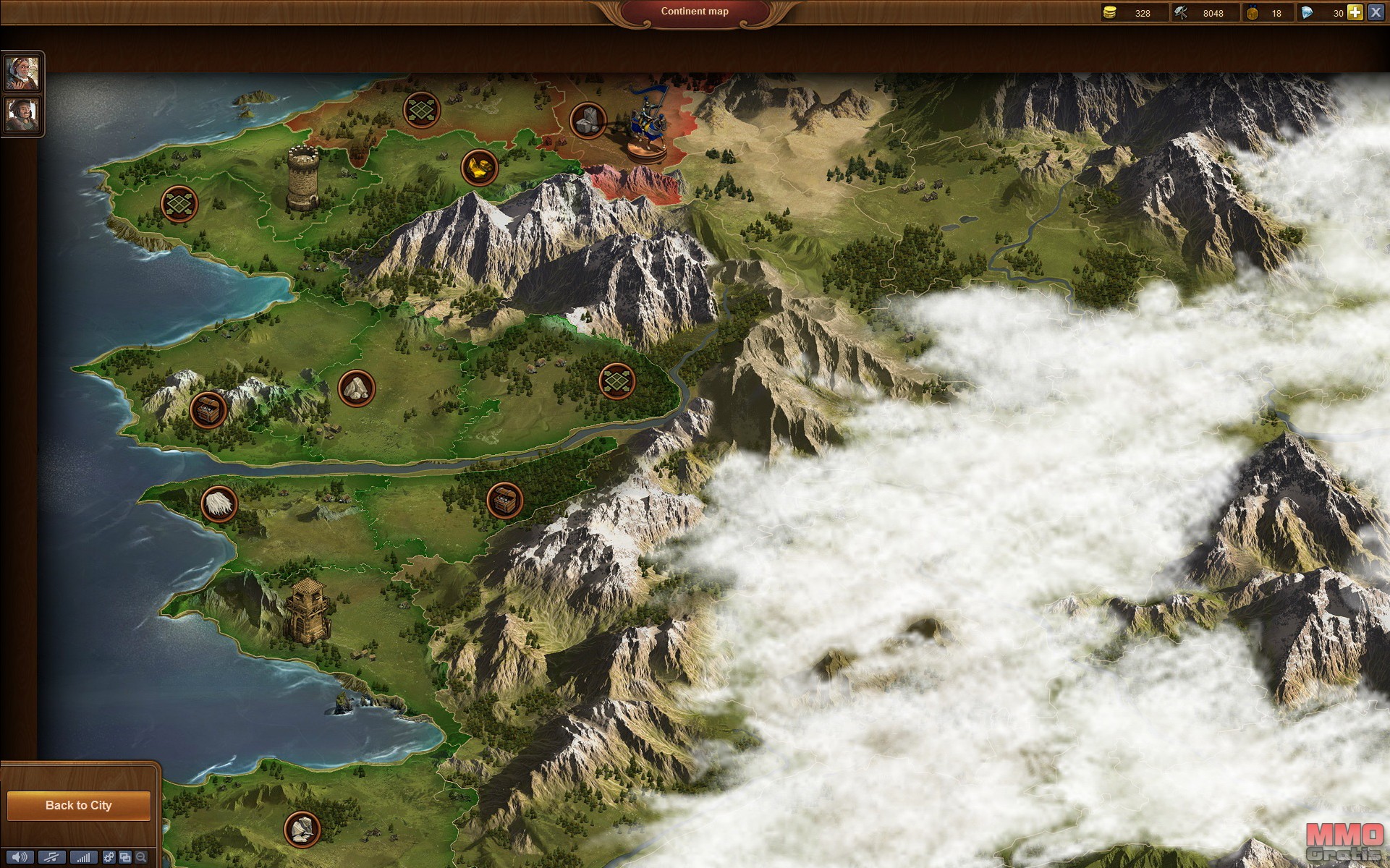Toggle sound effects with the speaker icon

[x=19, y=857]
